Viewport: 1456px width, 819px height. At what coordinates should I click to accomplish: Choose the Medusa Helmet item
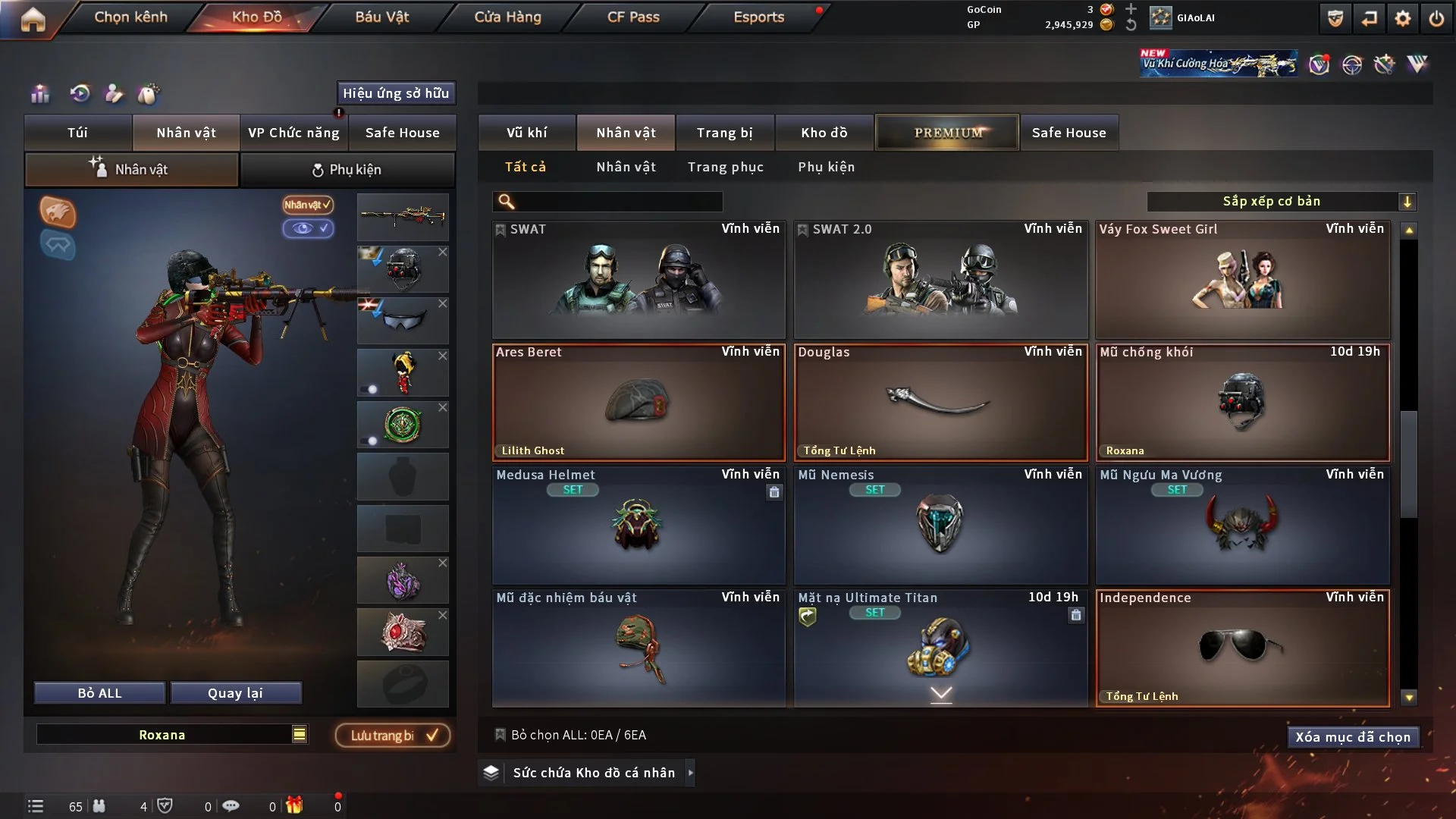tap(639, 526)
